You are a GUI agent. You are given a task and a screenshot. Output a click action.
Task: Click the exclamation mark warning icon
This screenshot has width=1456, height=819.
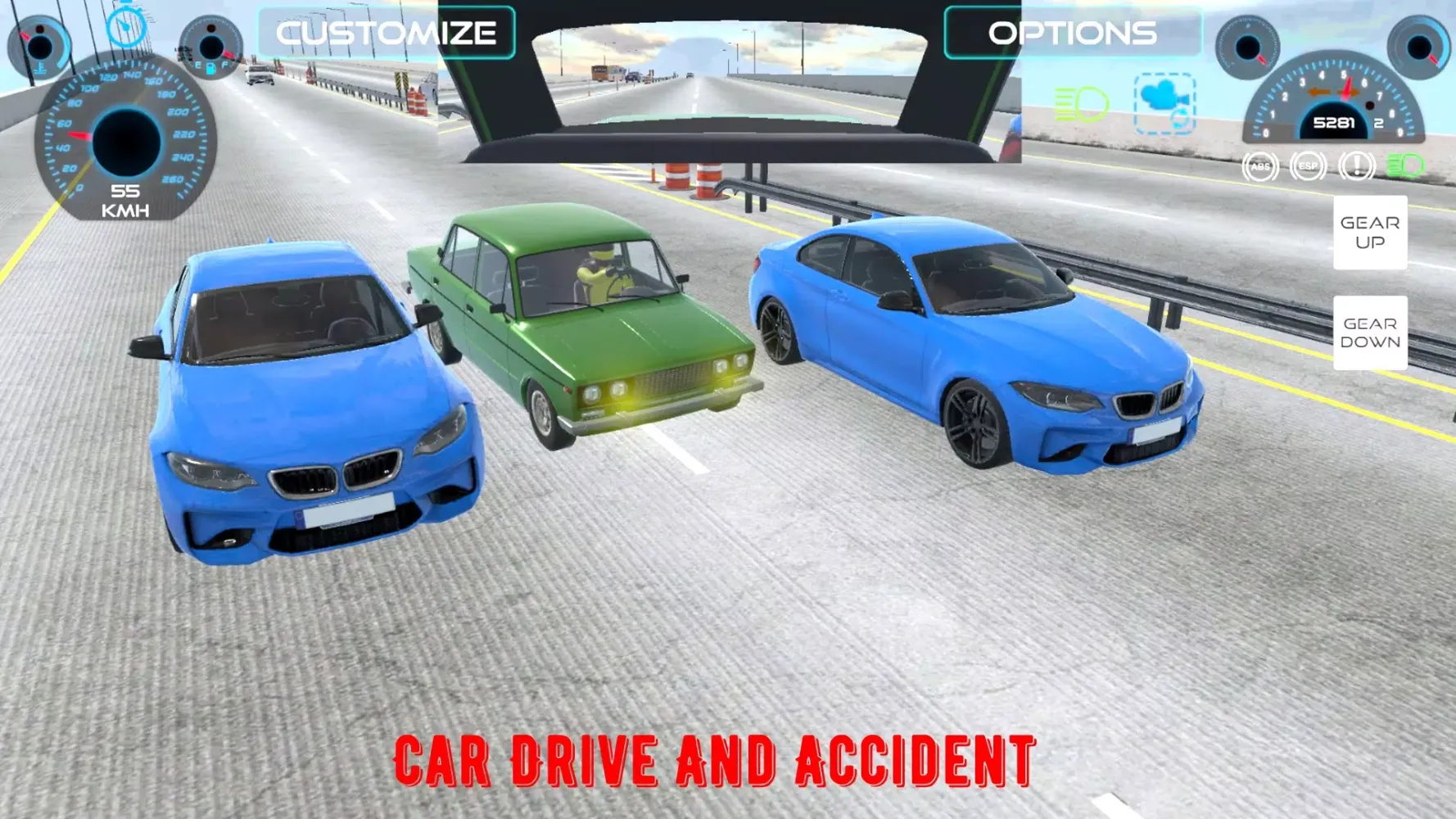pyautogui.click(x=1356, y=167)
